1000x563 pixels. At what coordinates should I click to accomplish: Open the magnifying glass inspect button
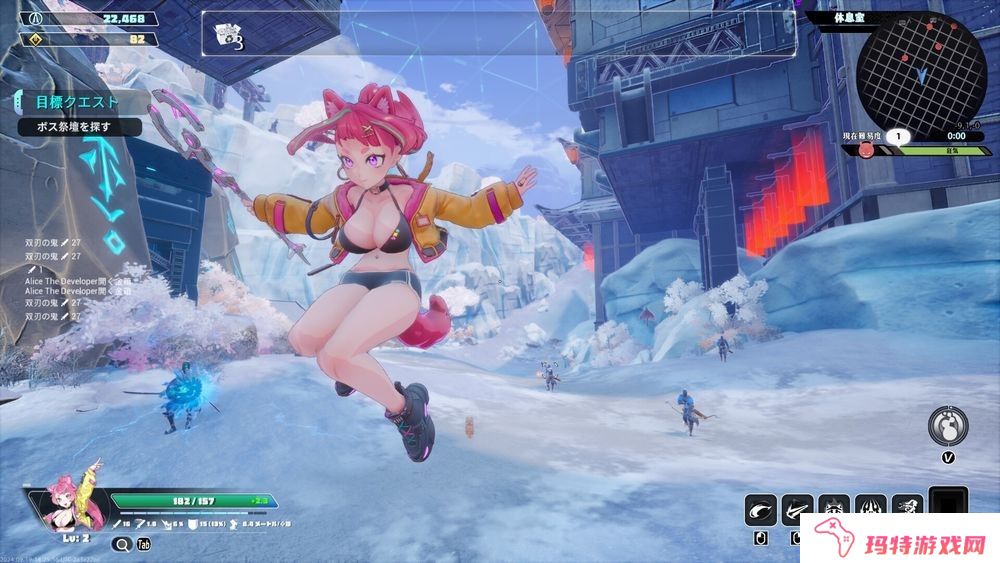click(122, 545)
